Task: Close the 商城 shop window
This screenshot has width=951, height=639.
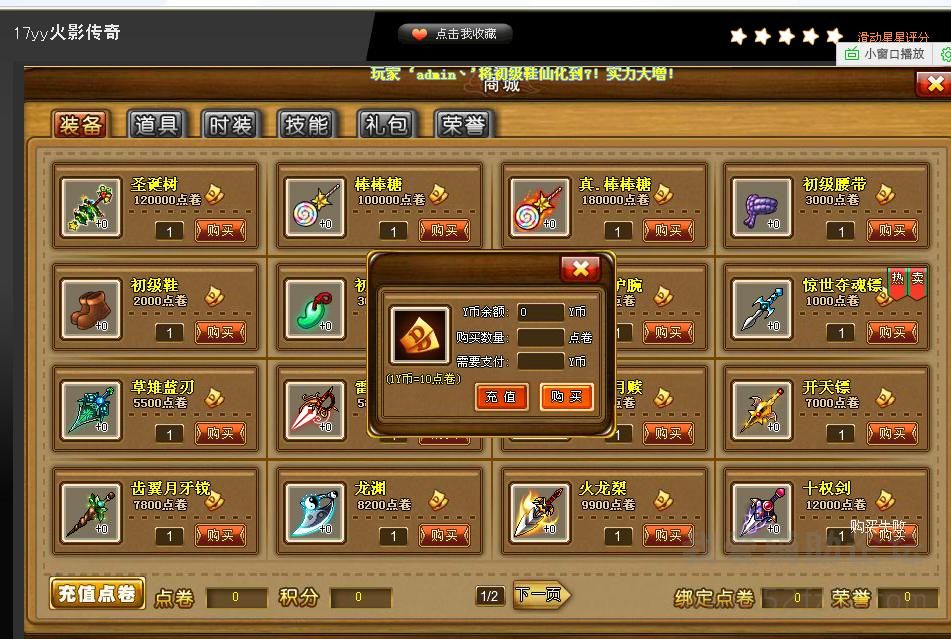Action: tap(933, 85)
